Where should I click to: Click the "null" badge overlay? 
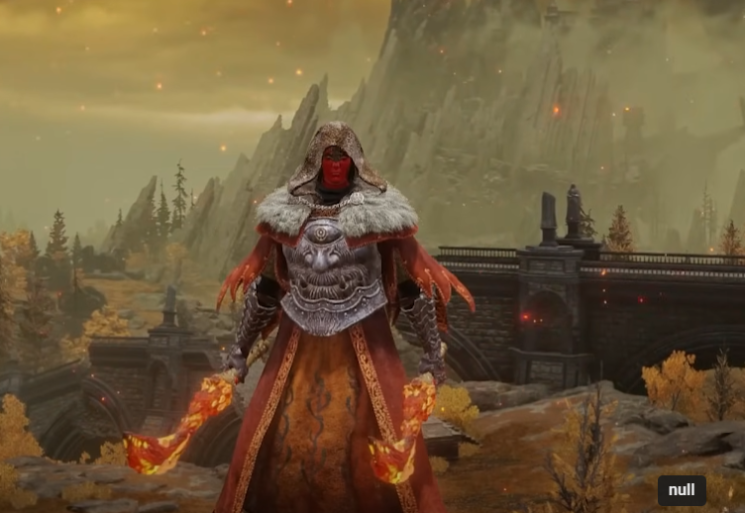[682, 490]
